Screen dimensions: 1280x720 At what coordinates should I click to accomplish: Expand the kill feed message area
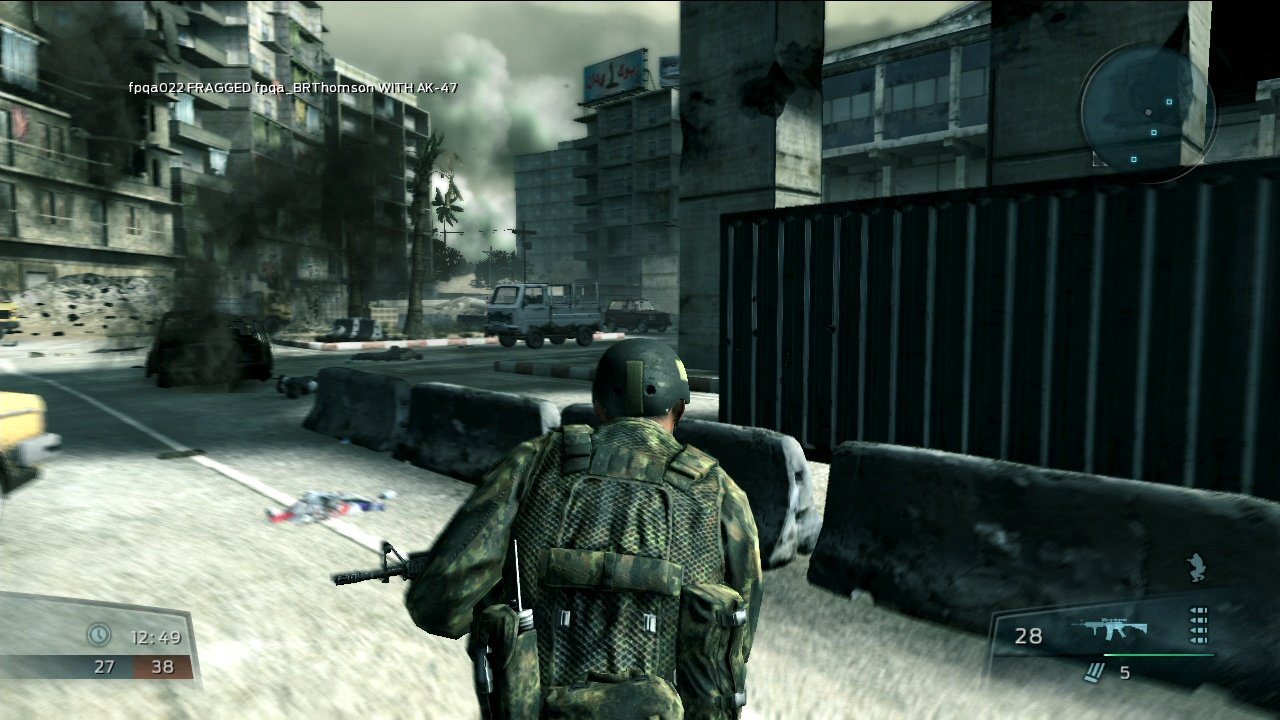point(290,88)
